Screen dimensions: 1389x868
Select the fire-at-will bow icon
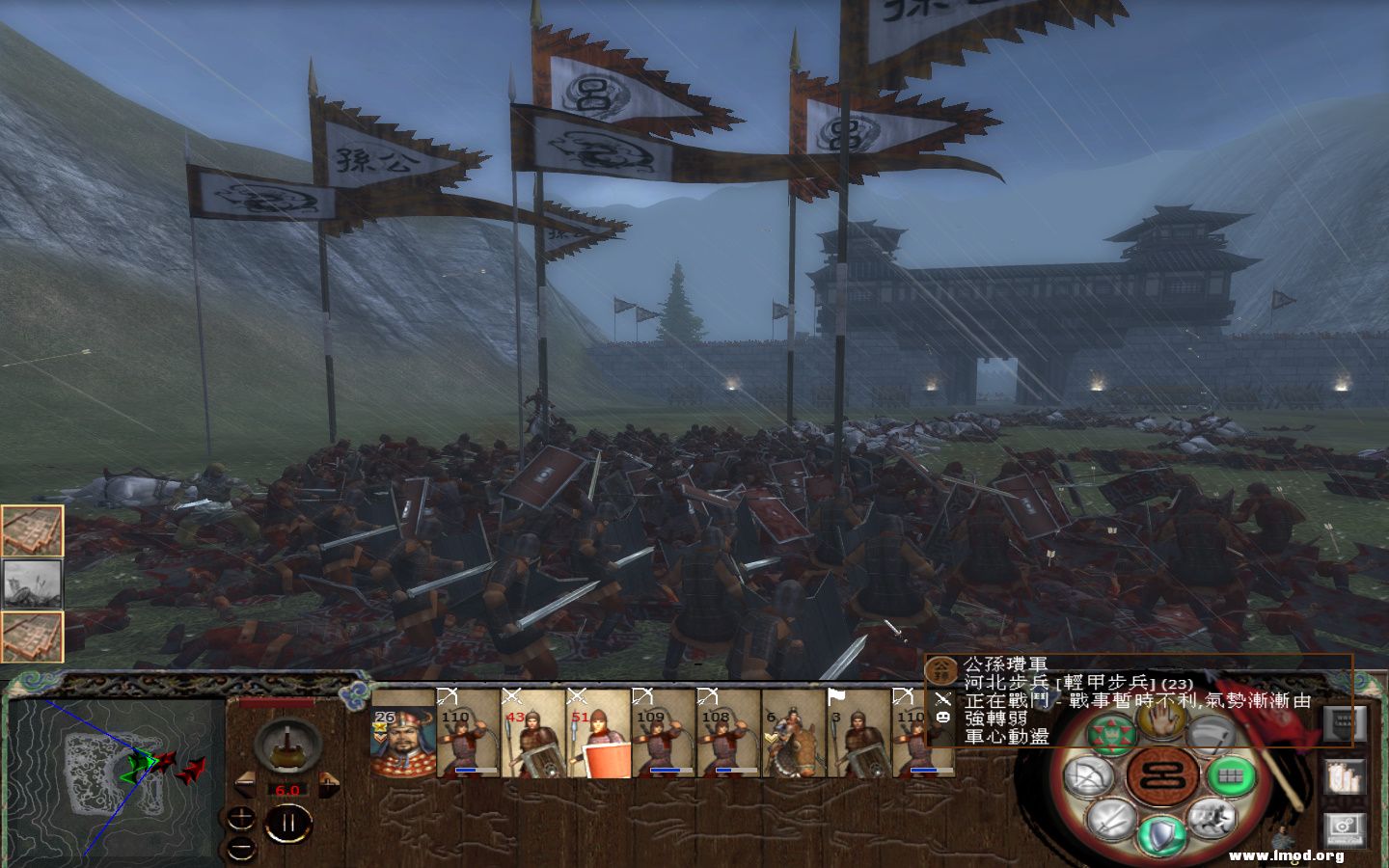point(1086,777)
